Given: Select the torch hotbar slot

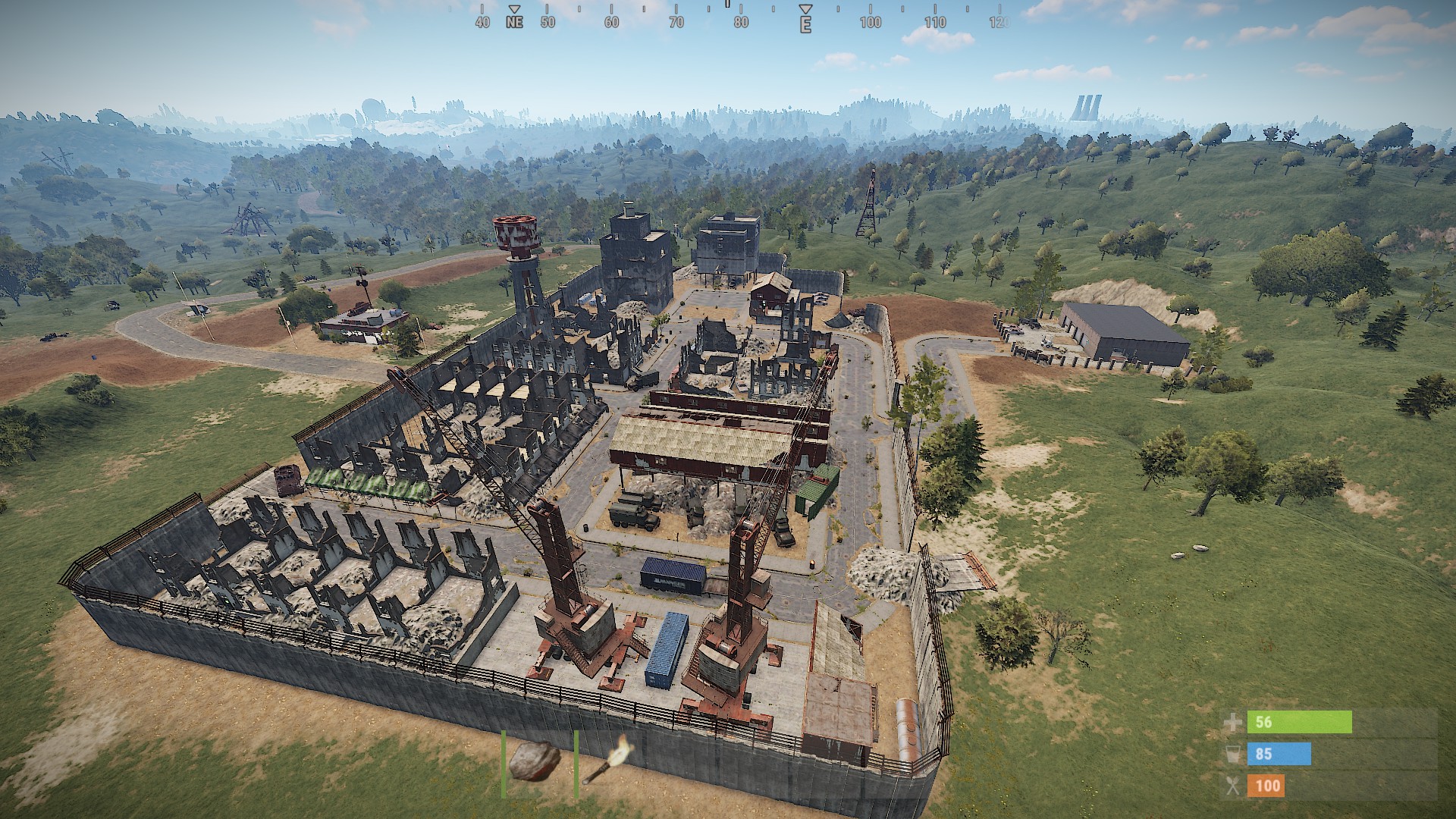Looking at the screenshot, I should point(607,764).
